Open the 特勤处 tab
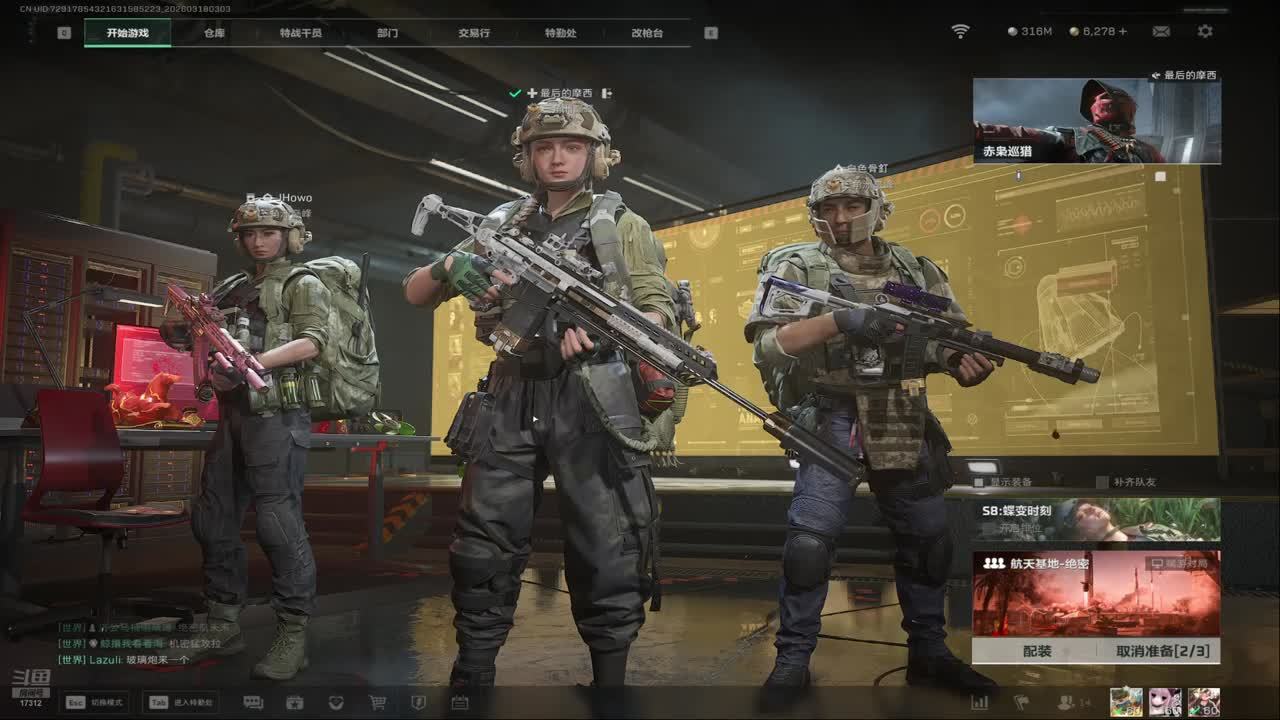The width and height of the screenshot is (1280, 720). (x=560, y=33)
